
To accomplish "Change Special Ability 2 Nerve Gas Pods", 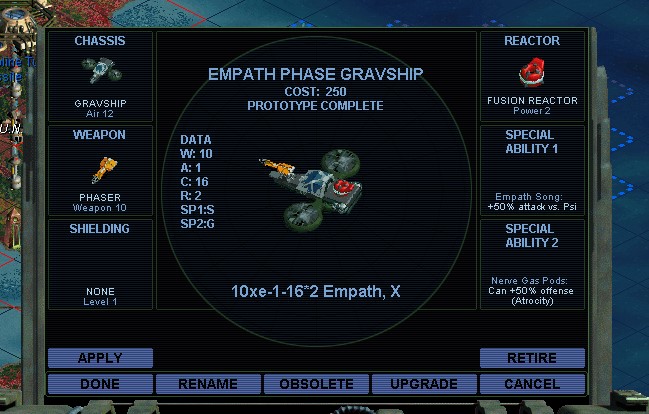I will coord(532,264).
